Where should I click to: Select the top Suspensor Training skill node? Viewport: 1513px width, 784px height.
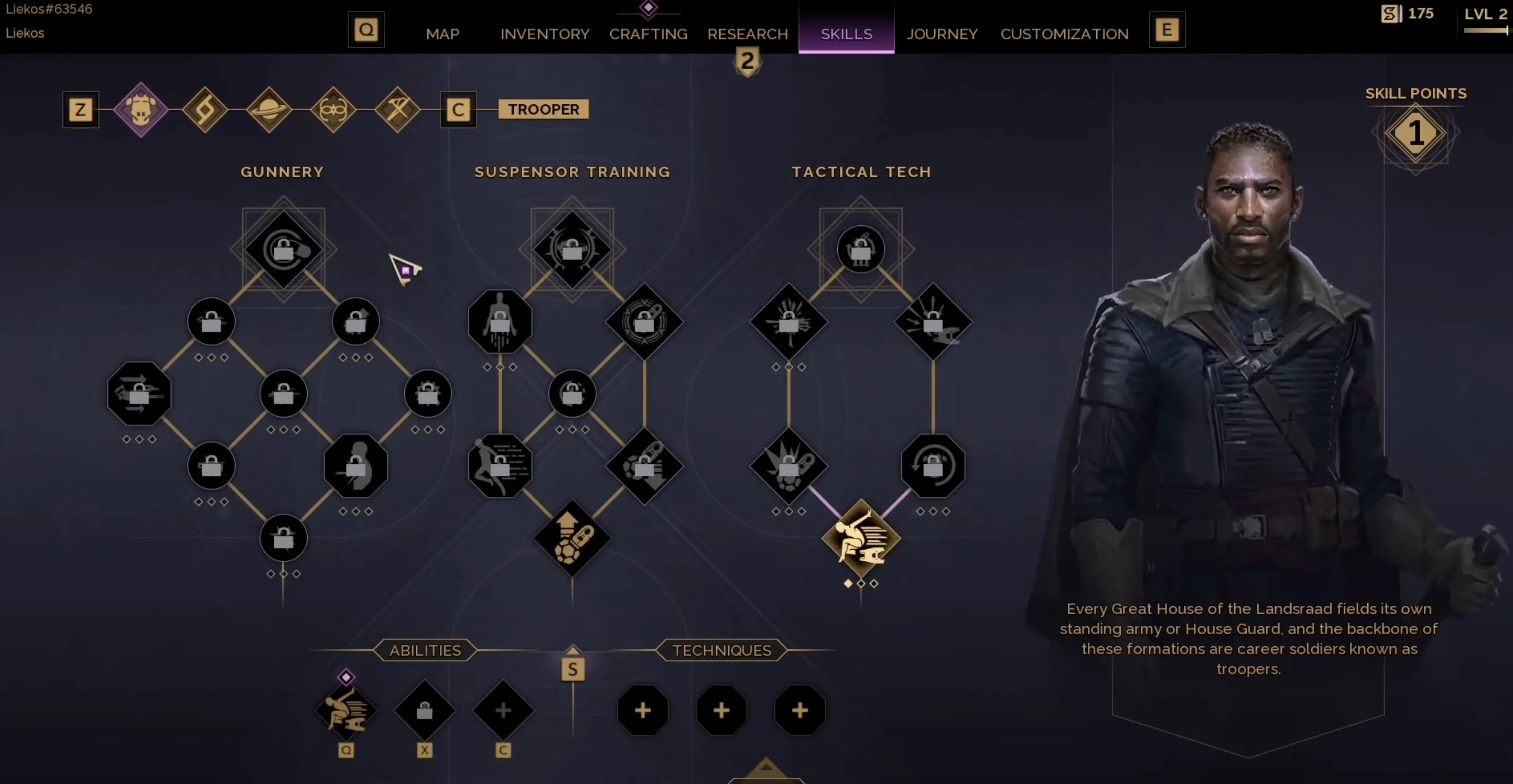(x=572, y=249)
